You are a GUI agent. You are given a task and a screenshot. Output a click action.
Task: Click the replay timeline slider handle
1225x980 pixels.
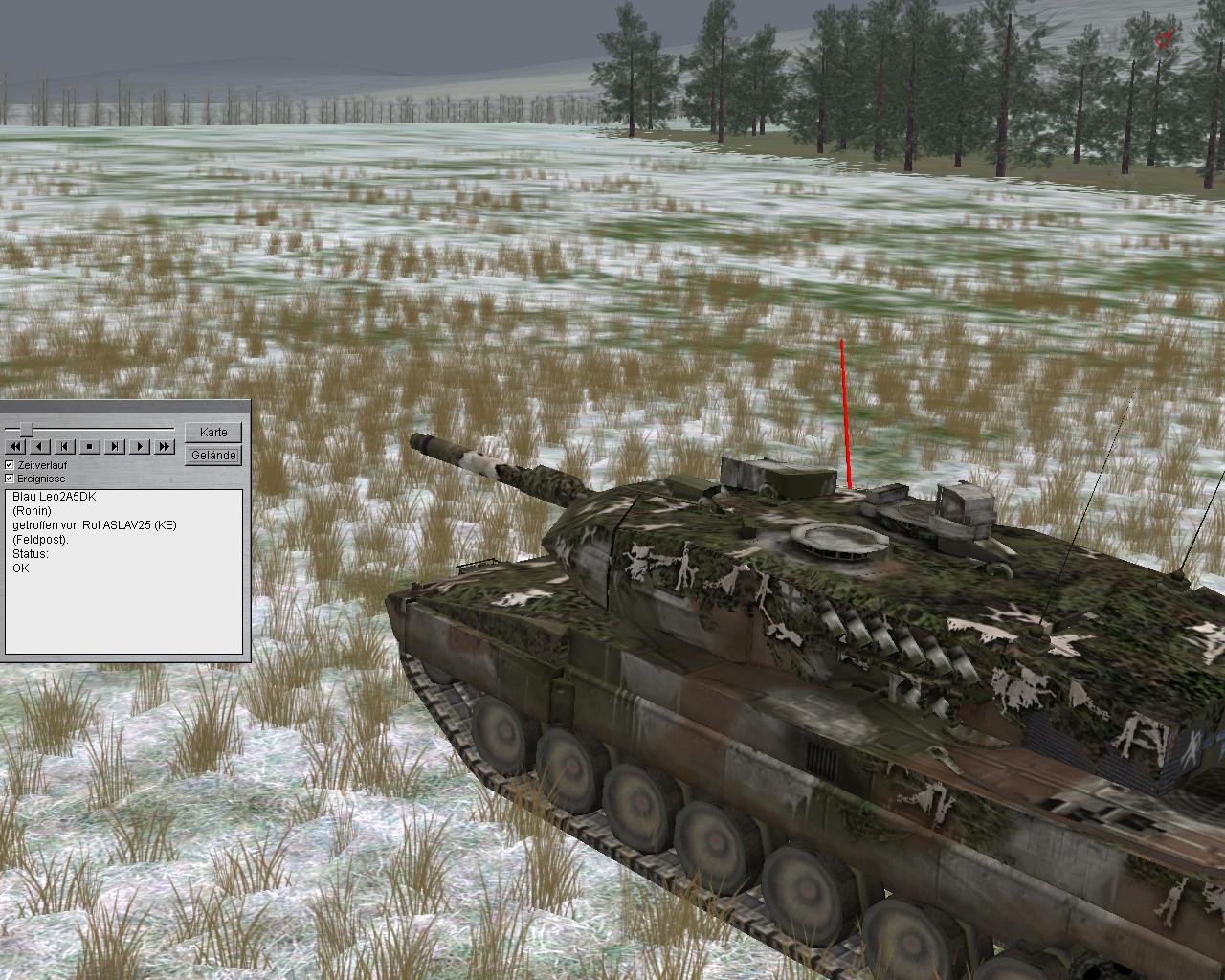point(27,429)
